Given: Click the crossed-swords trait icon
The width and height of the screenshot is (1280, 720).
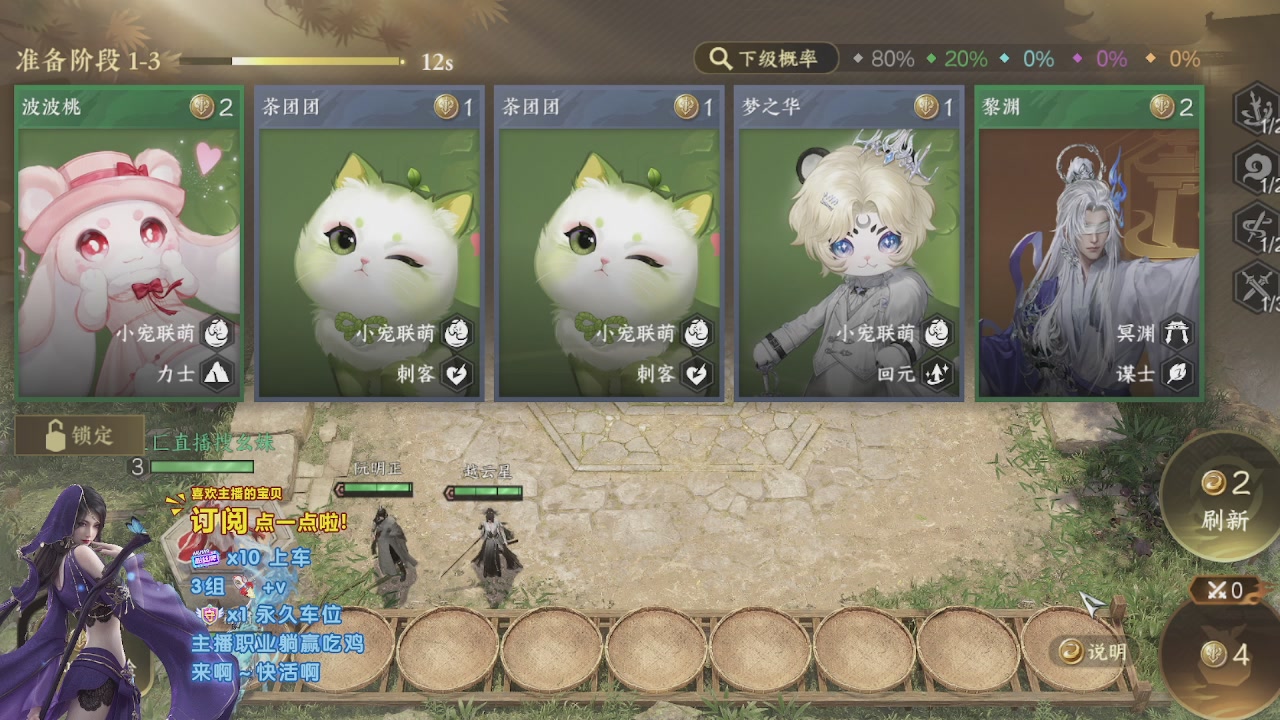Looking at the screenshot, I should 1255,287.
